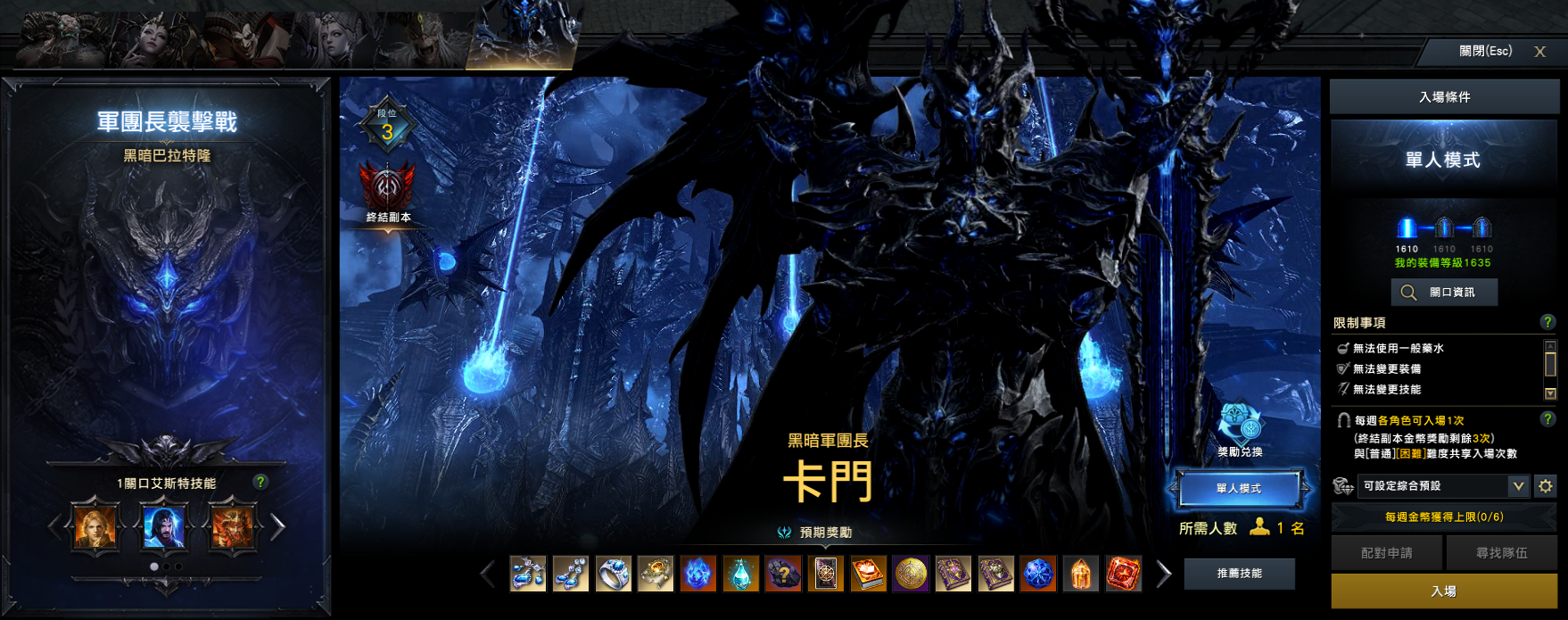Open preset settings gear icon
The image size is (1568, 620).
click(1546, 486)
